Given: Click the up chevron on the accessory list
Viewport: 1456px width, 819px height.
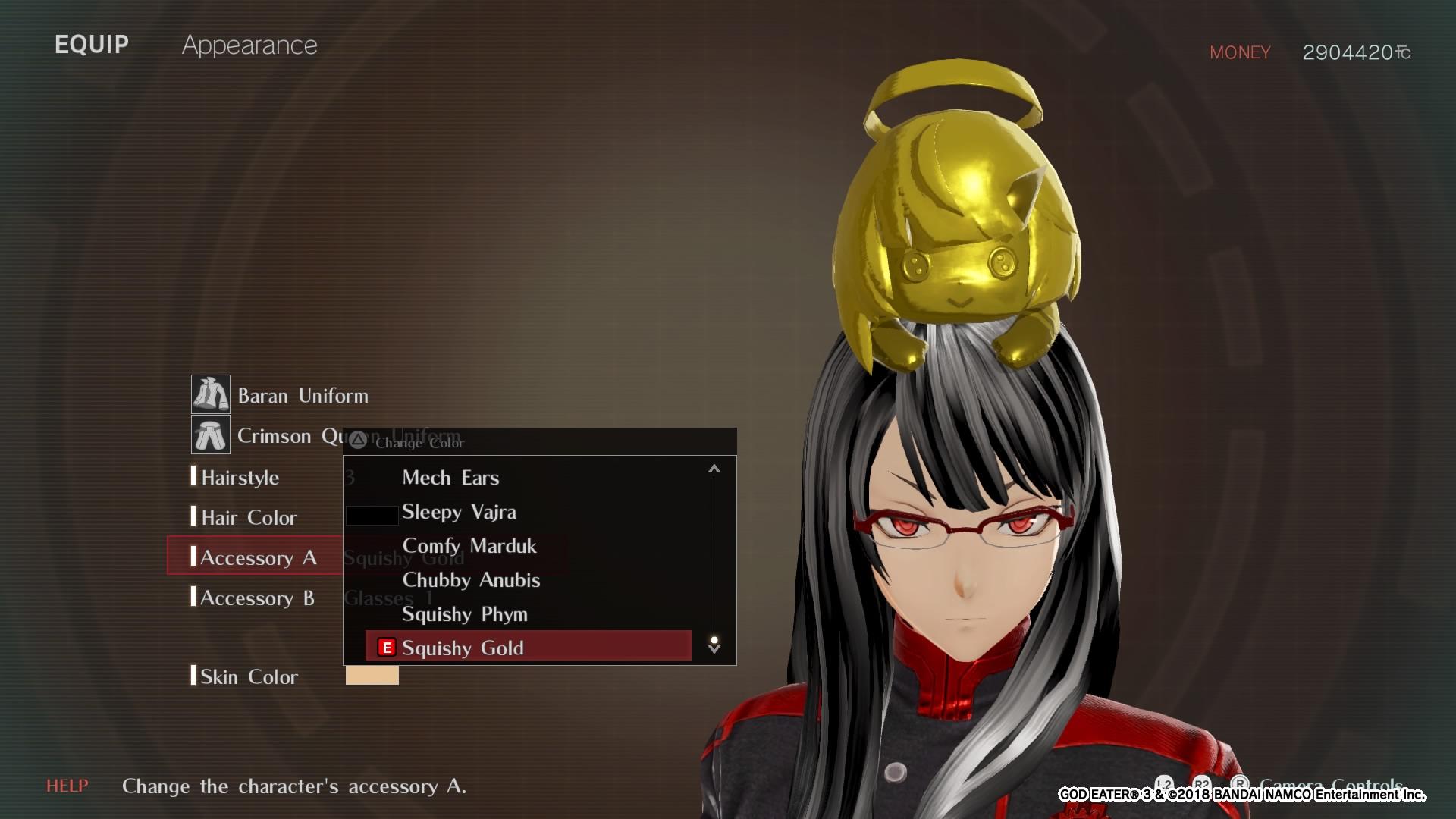Looking at the screenshot, I should pyautogui.click(x=714, y=468).
